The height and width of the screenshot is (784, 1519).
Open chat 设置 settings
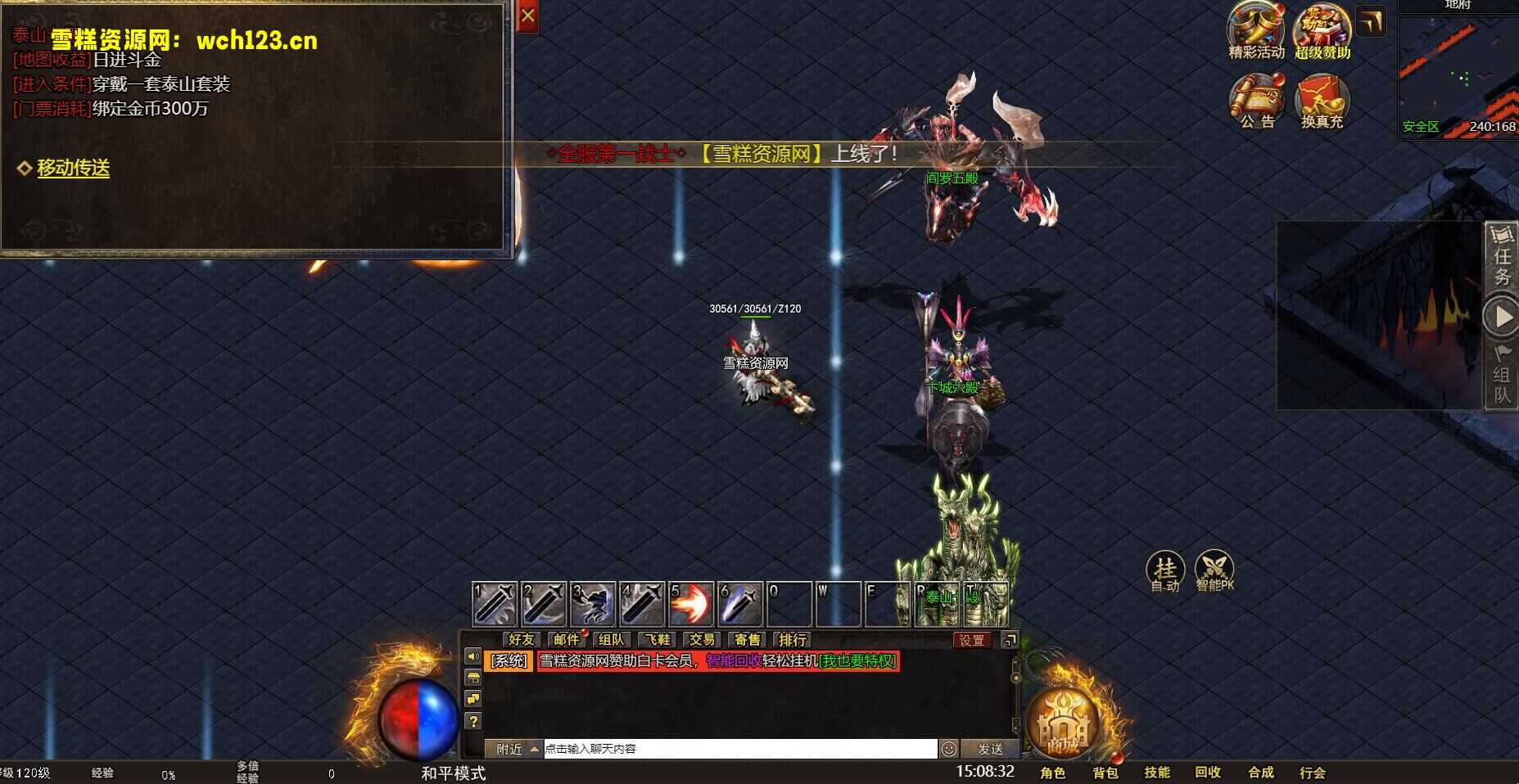[x=972, y=640]
